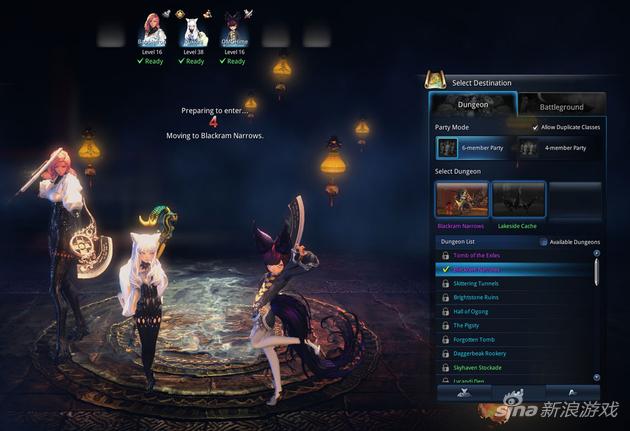This screenshot has height=431, width=630.
Task: Select Daggerbeak Rookery dungeon row
Action: point(481,353)
